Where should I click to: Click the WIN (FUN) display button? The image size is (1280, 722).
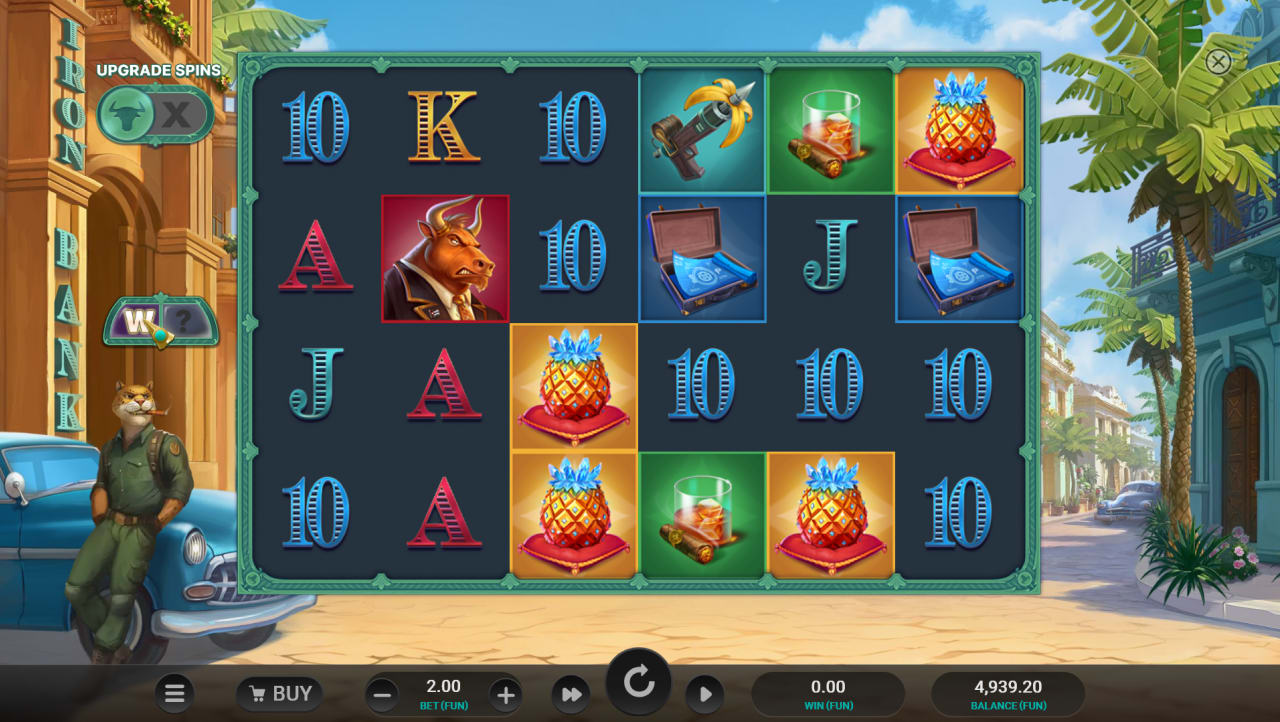tap(828, 693)
